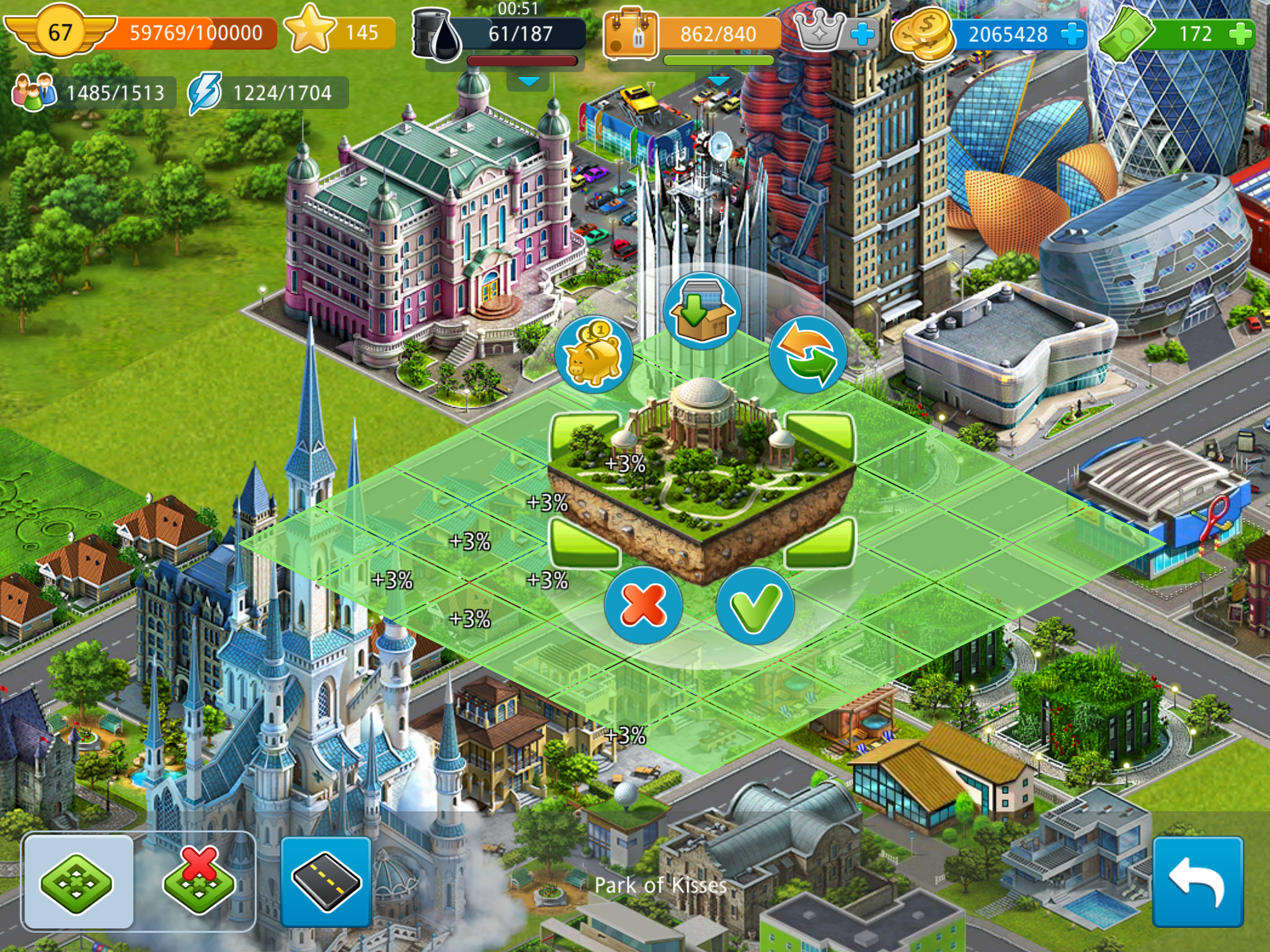Go back with the blue return arrow

(x=1197, y=881)
